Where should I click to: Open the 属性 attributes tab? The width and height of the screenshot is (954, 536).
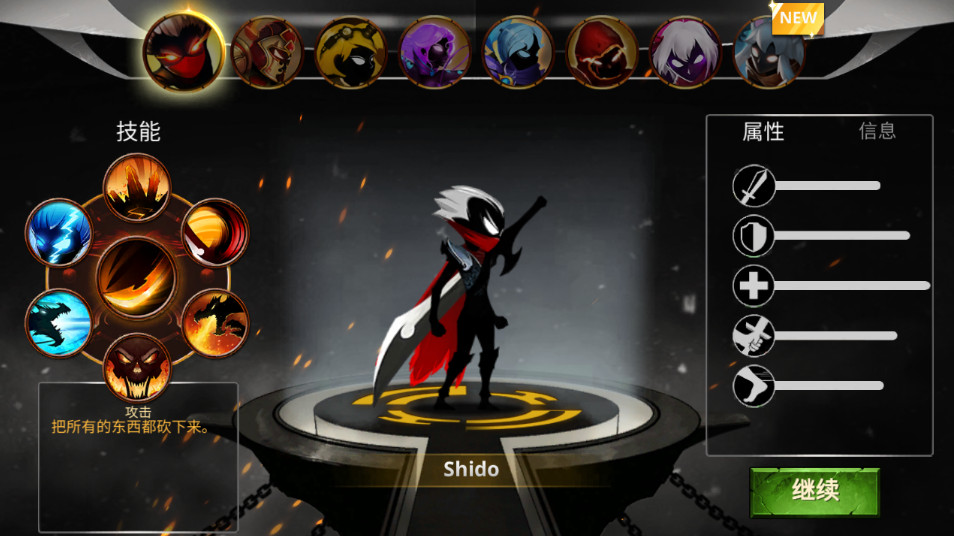click(763, 131)
